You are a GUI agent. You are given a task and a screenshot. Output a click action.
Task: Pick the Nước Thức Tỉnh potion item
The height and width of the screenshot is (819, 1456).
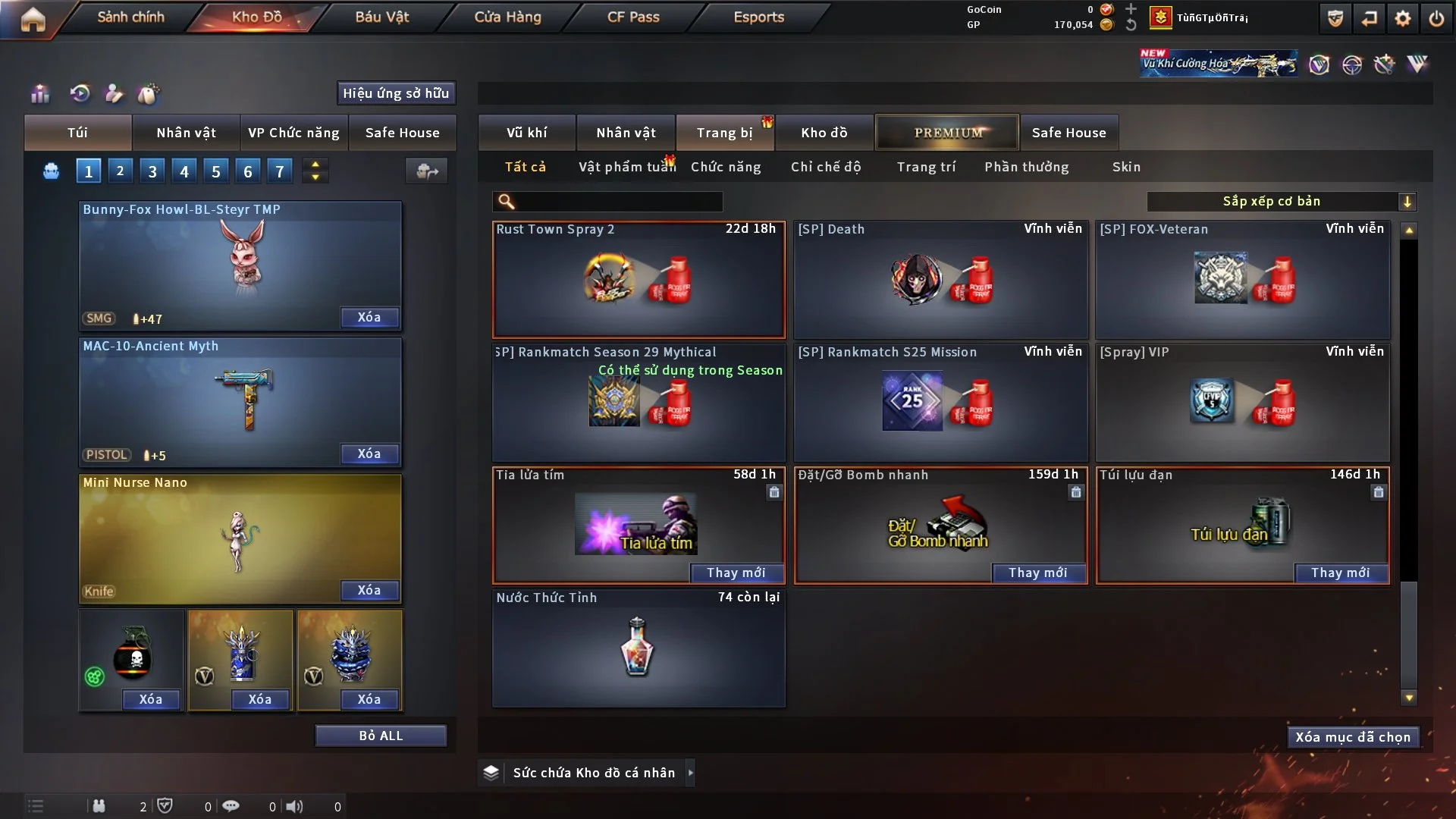tap(639, 648)
